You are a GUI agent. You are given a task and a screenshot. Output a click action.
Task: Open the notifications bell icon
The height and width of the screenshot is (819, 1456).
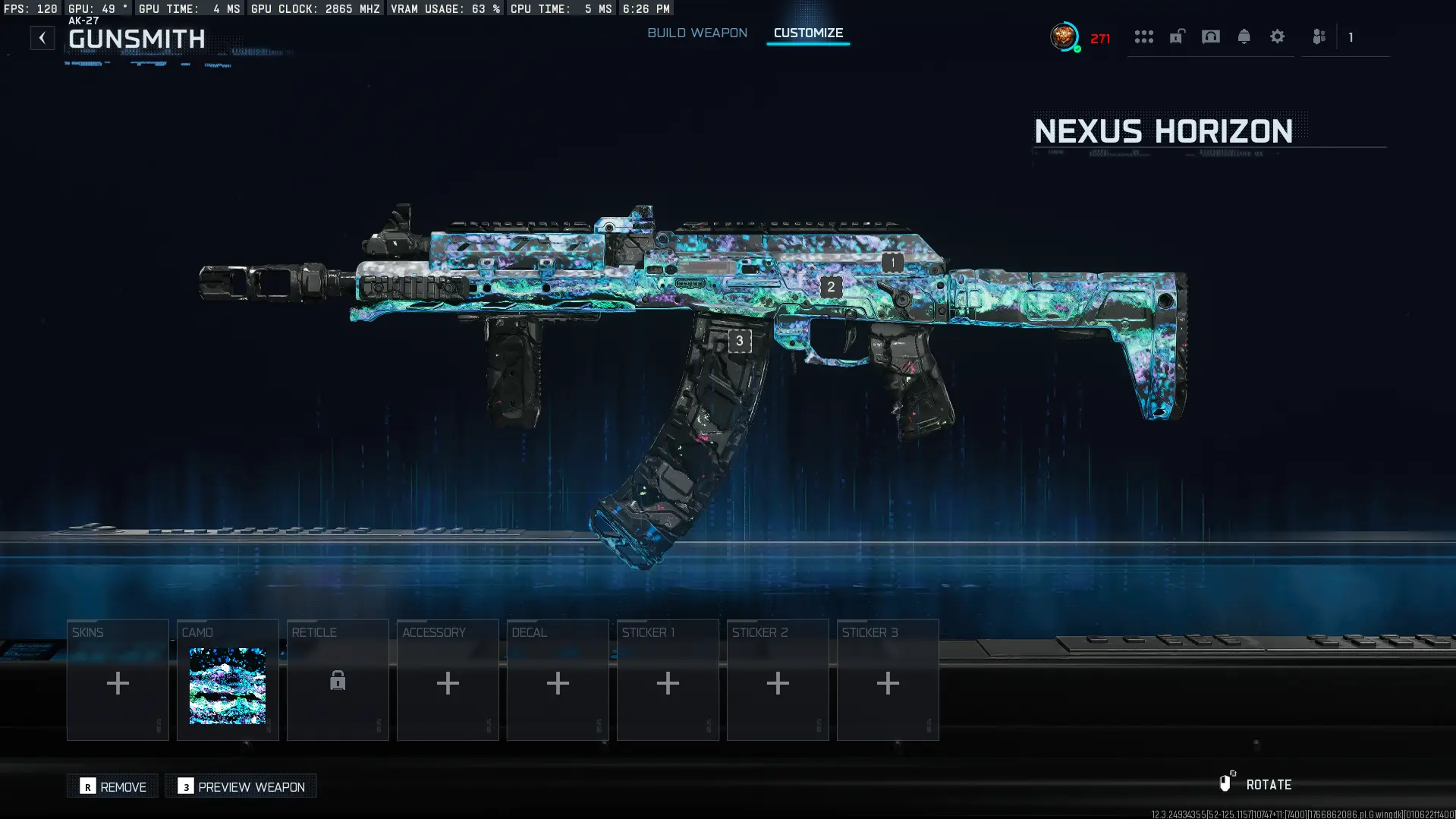[x=1244, y=36]
